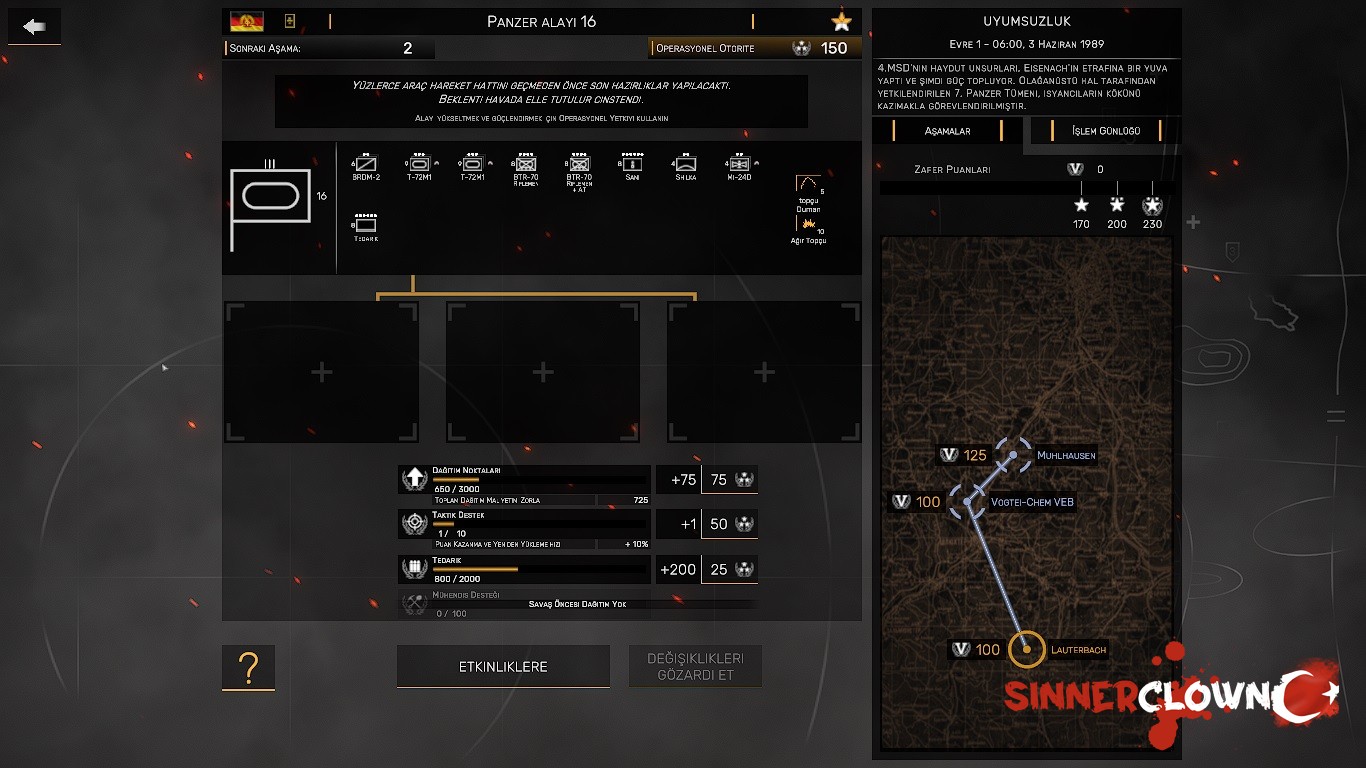Choose the Vogtei-Chem VEB map node

click(x=967, y=501)
